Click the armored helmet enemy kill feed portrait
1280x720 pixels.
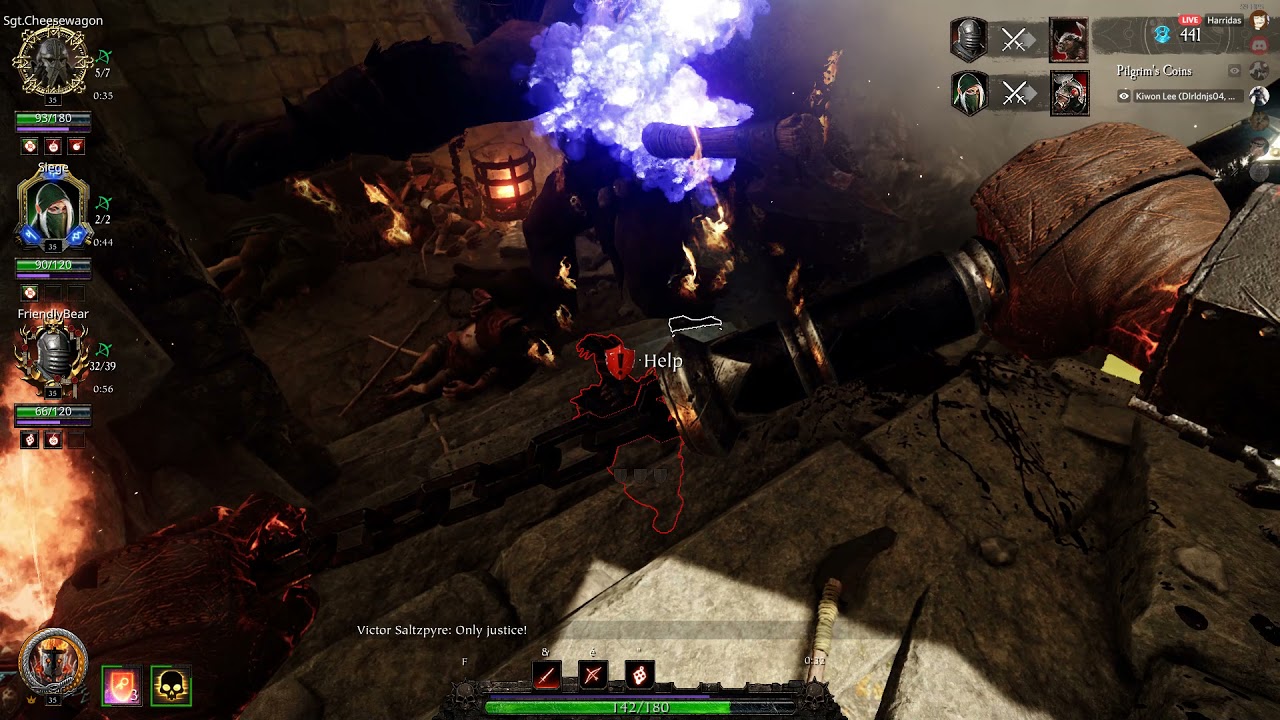(1069, 94)
